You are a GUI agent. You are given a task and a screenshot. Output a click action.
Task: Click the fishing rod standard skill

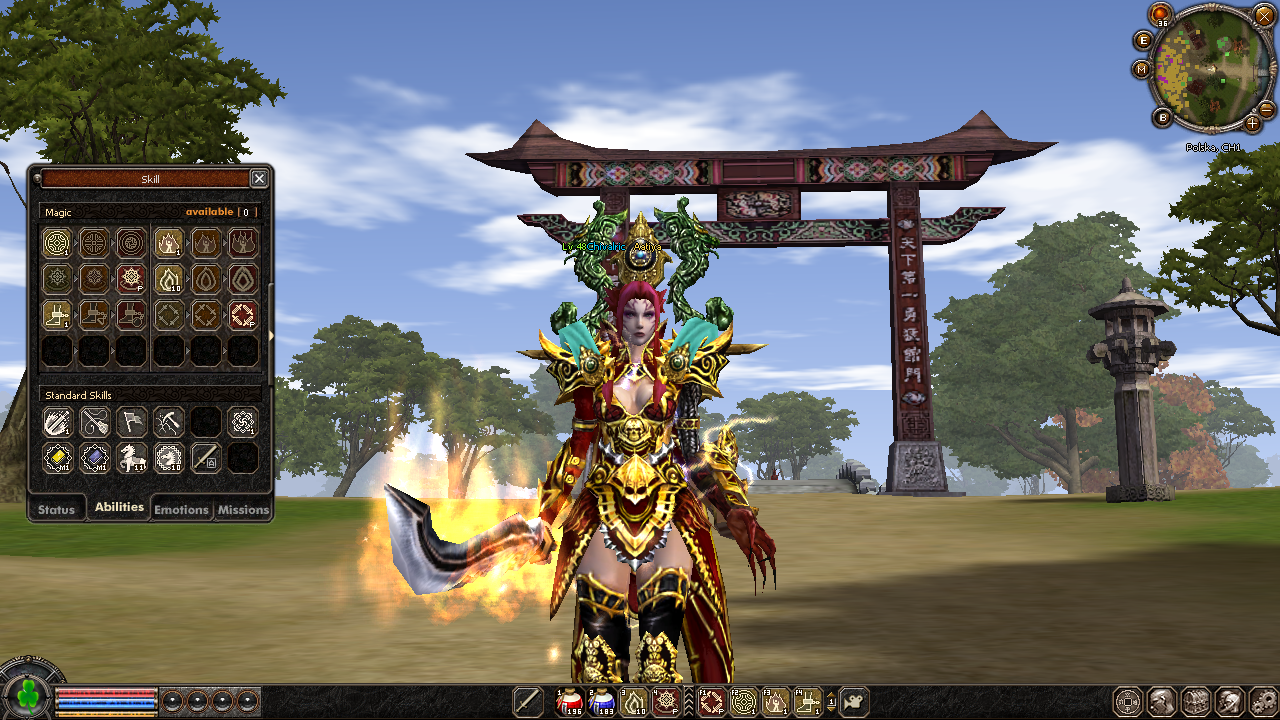tap(94, 421)
